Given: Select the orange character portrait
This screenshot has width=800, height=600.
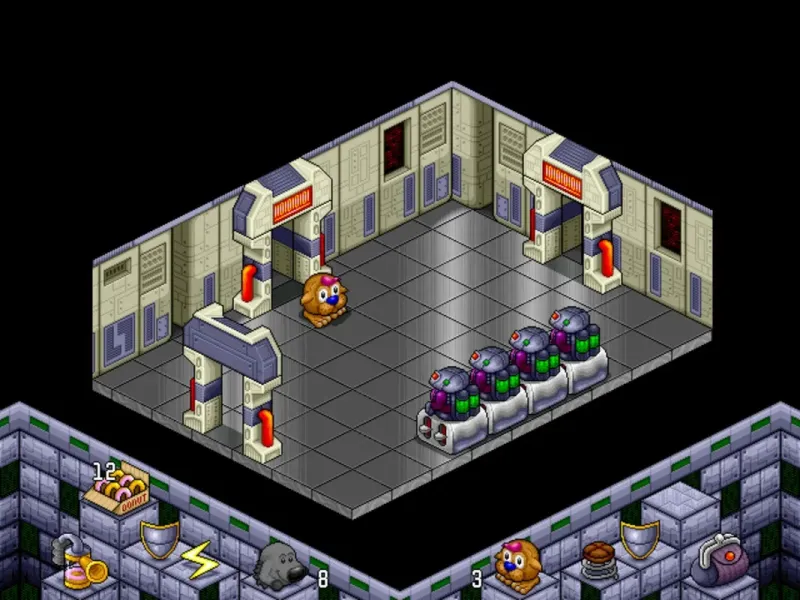Looking at the screenshot, I should (519, 564).
